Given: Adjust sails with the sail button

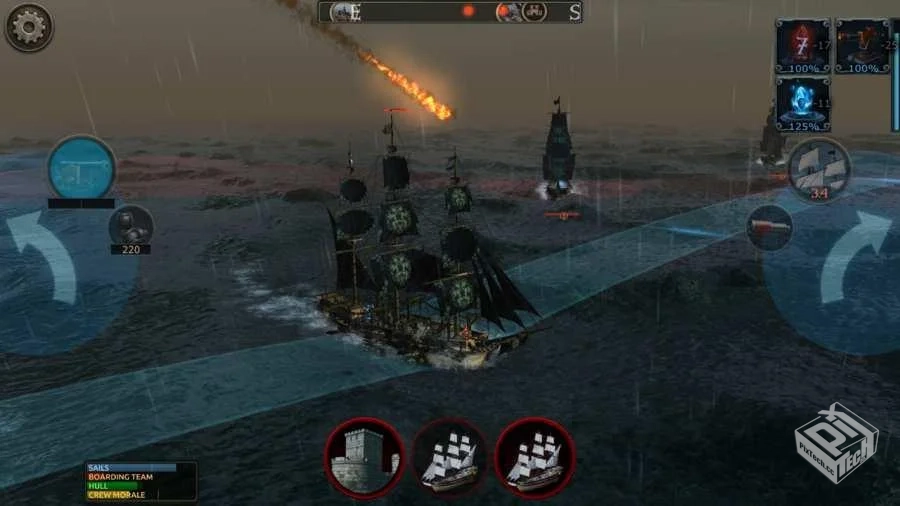Looking at the screenshot, I should point(819,168).
